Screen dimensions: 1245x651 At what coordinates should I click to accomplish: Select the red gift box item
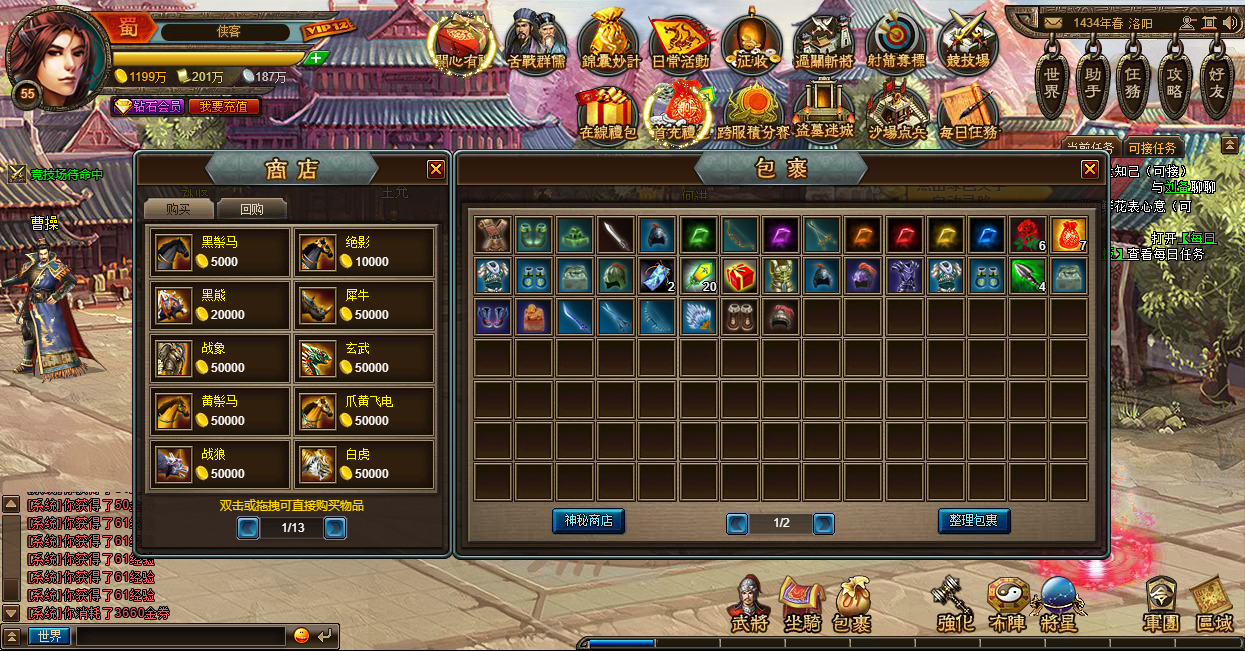[739, 276]
